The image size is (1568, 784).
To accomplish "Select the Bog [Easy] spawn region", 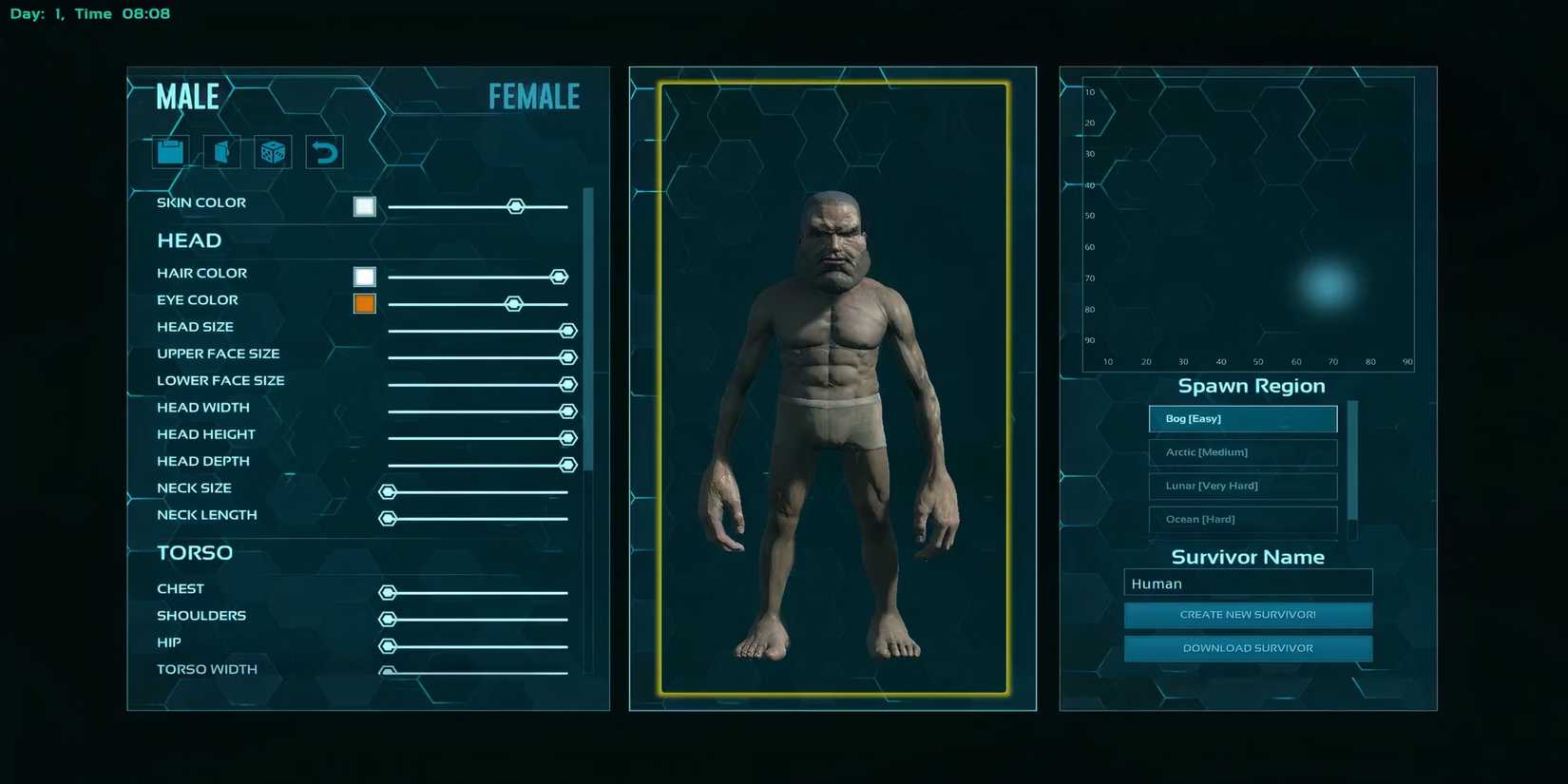I will coord(1242,418).
